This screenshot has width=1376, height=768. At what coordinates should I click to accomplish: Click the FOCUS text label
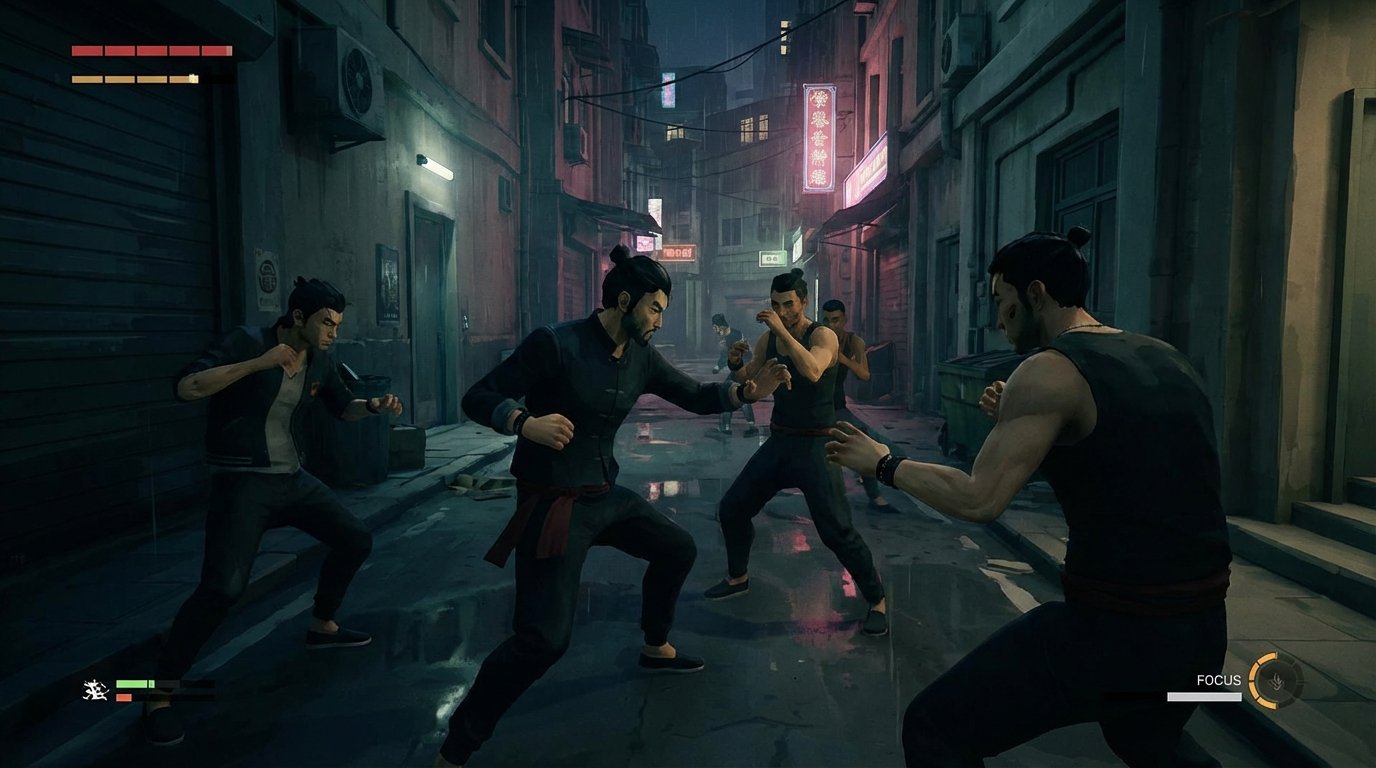(1219, 680)
